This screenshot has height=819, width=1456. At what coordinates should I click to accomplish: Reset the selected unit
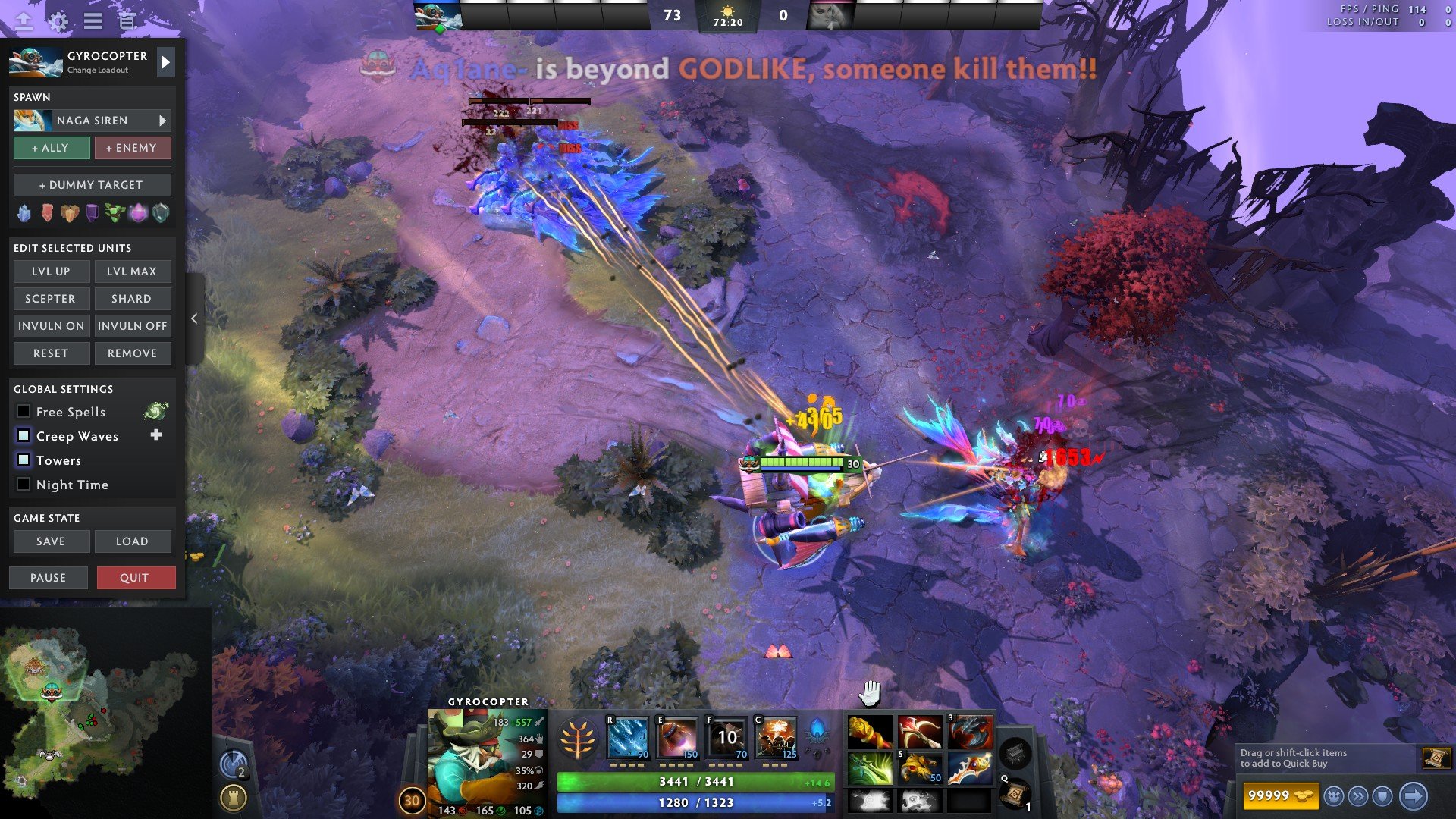tap(51, 353)
